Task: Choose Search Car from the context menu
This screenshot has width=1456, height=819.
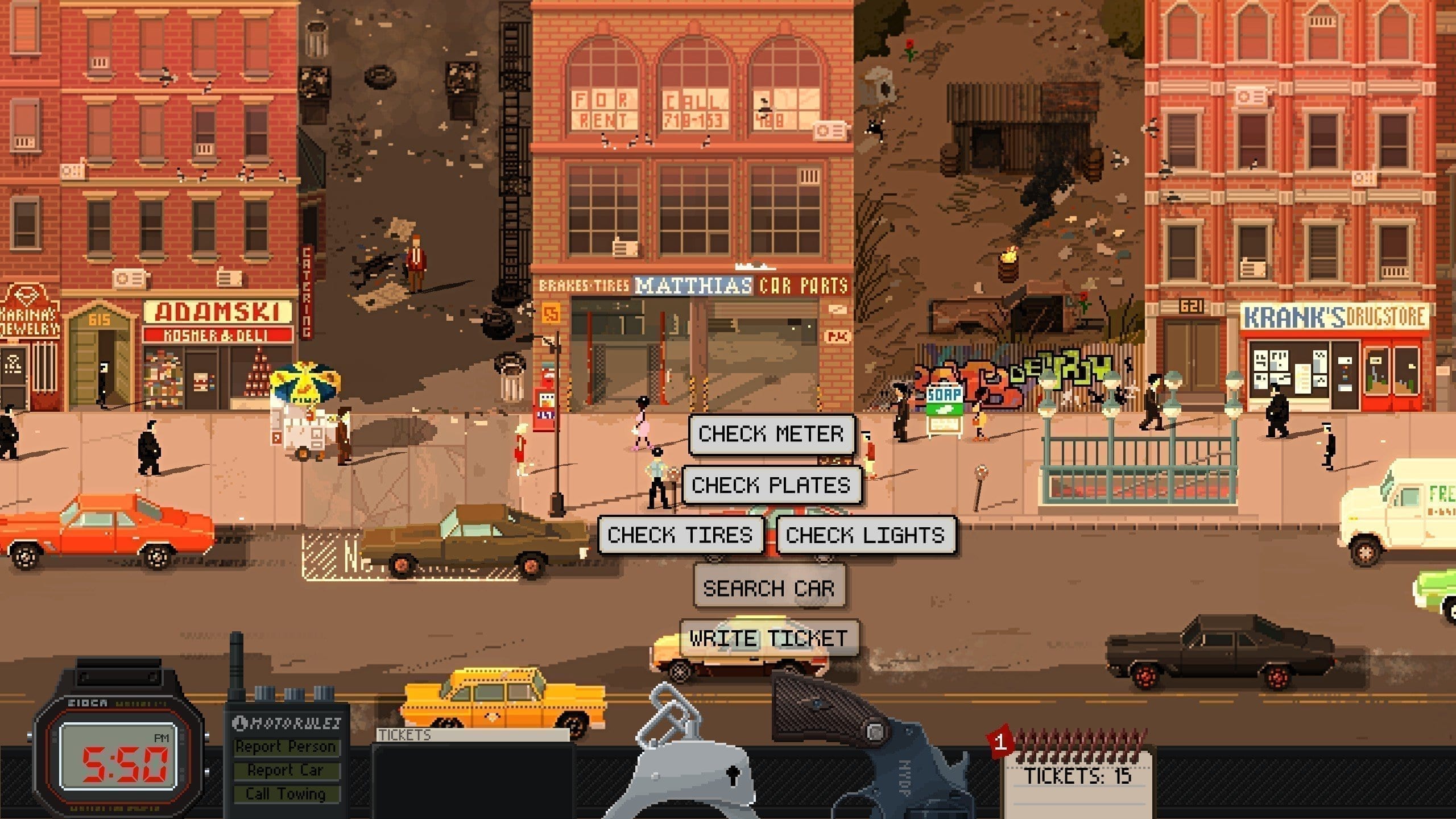Action: click(x=769, y=588)
